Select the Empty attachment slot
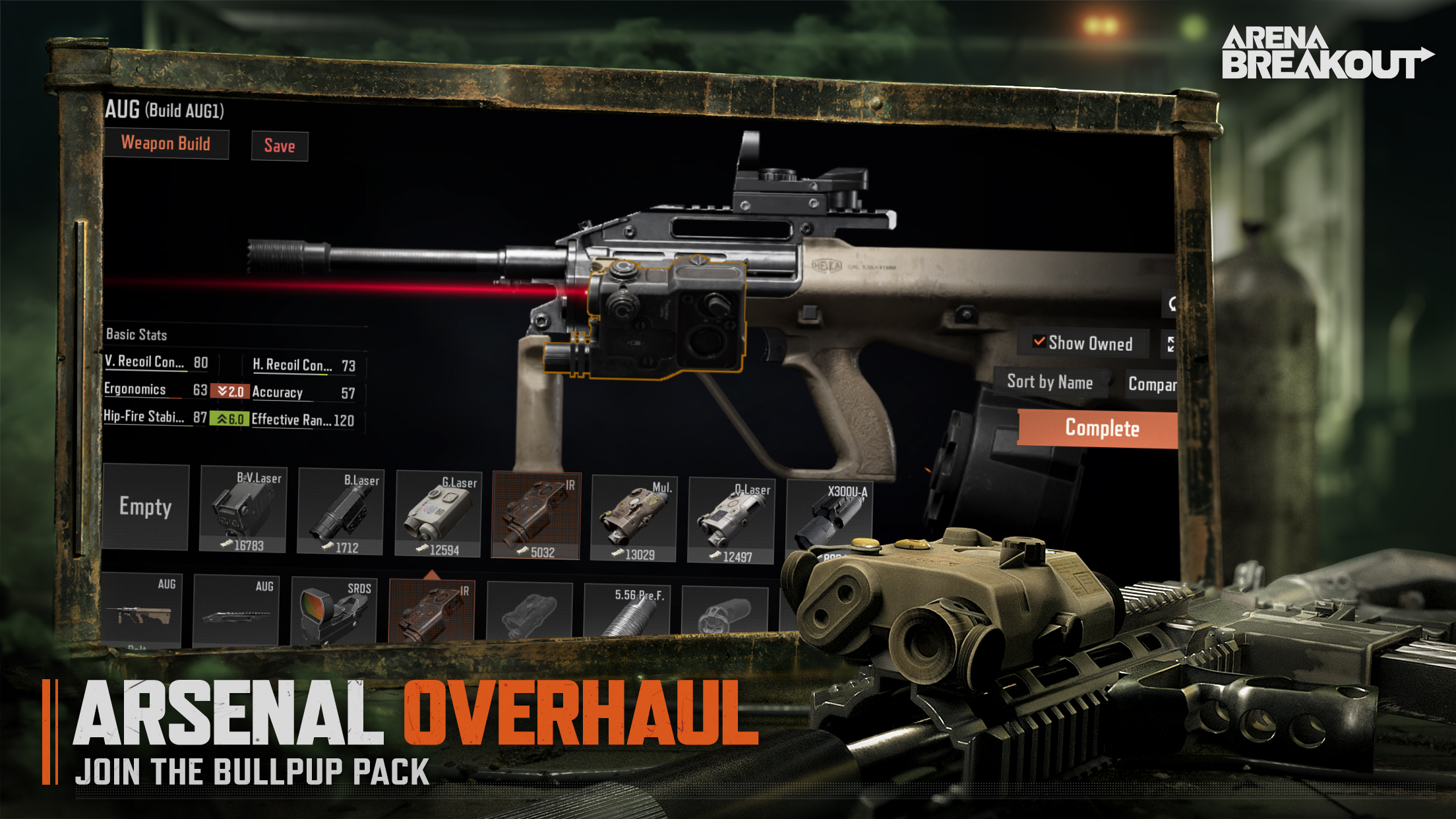This screenshot has height=819, width=1456. coord(146,506)
